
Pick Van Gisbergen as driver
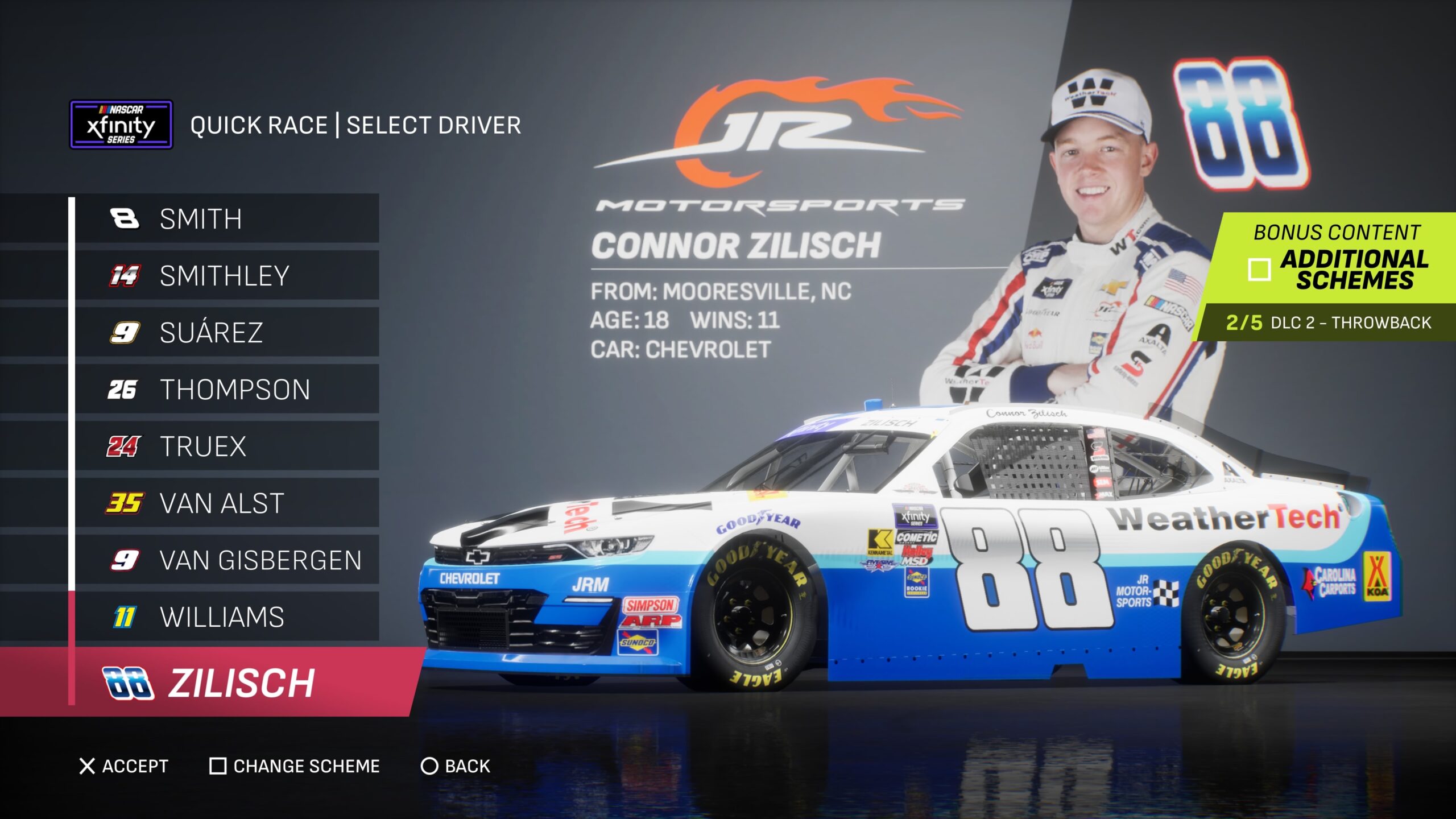tap(227, 560)
